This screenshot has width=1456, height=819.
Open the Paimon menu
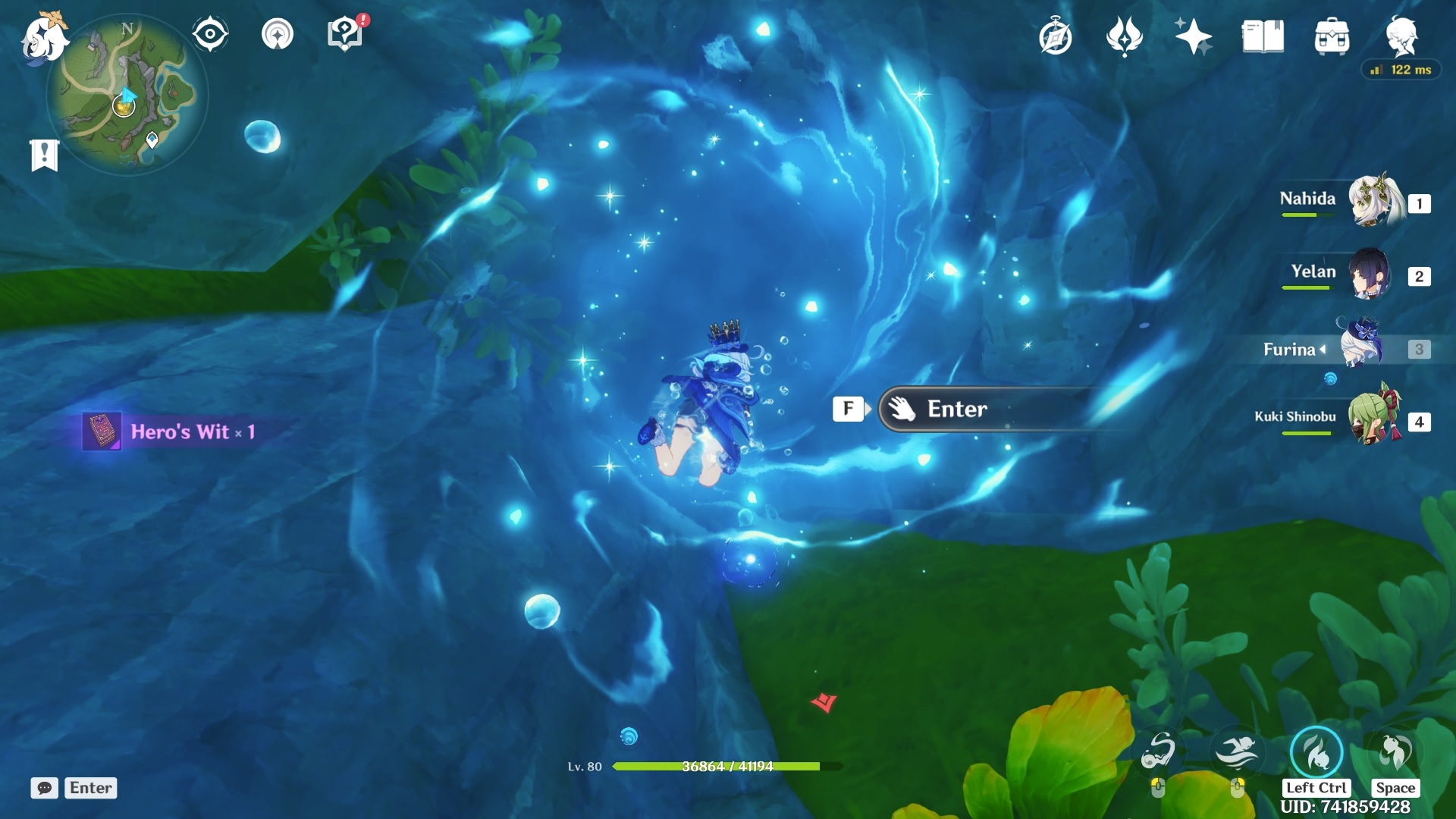coord(42,38)
